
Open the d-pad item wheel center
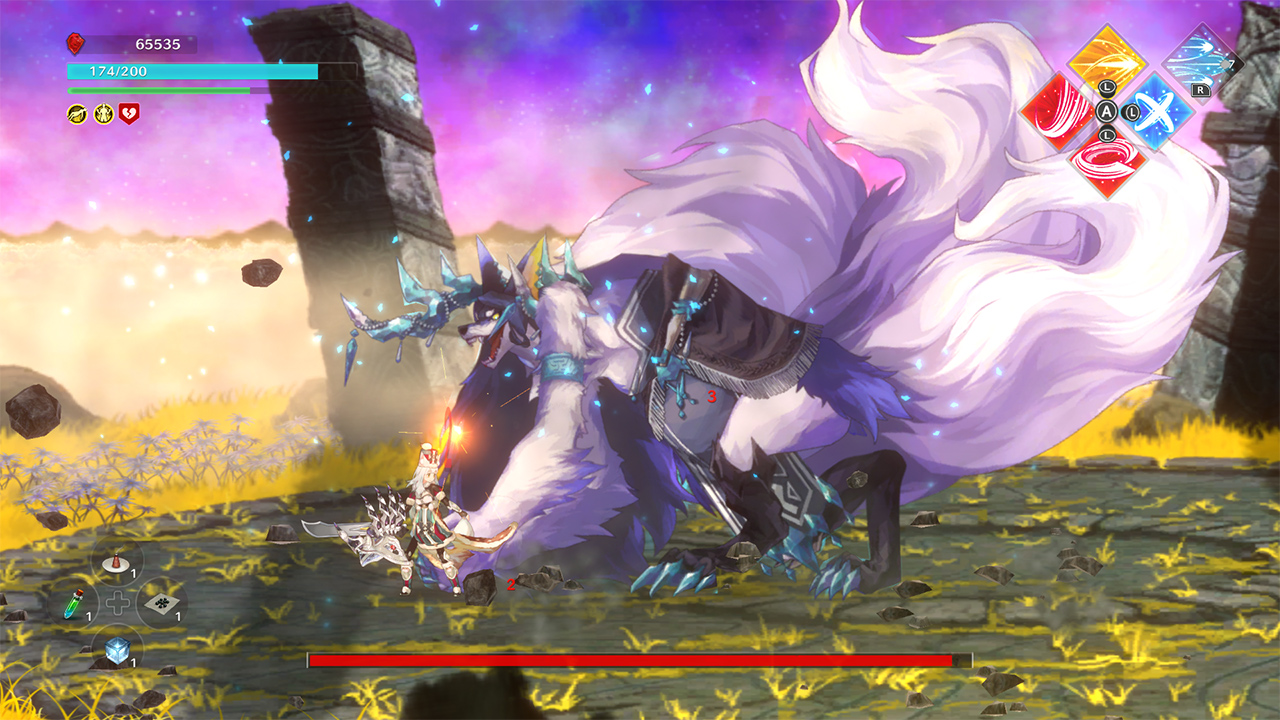(x=117, y=602)
